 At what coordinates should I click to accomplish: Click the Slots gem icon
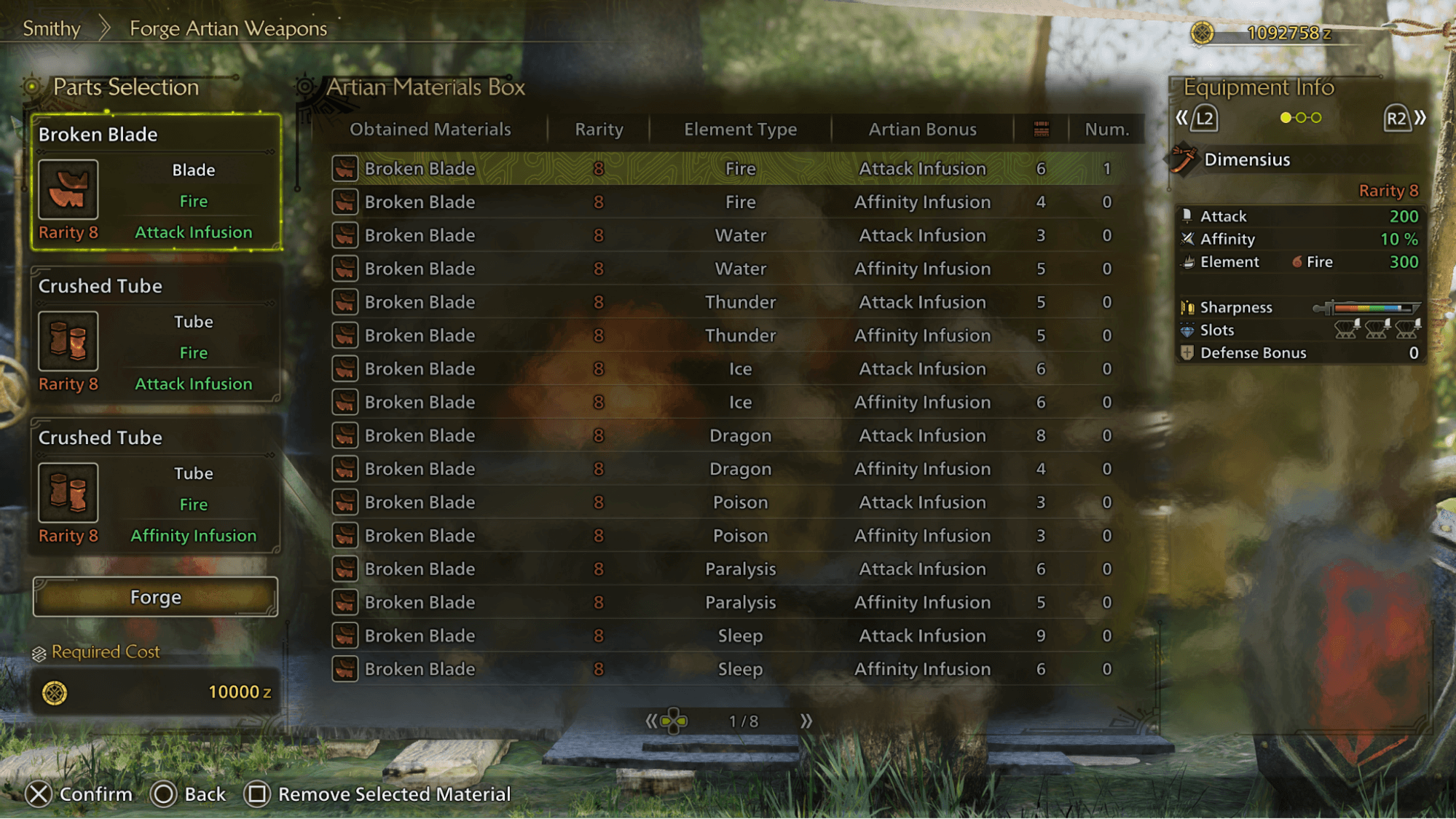click(x=1189, y=330)
